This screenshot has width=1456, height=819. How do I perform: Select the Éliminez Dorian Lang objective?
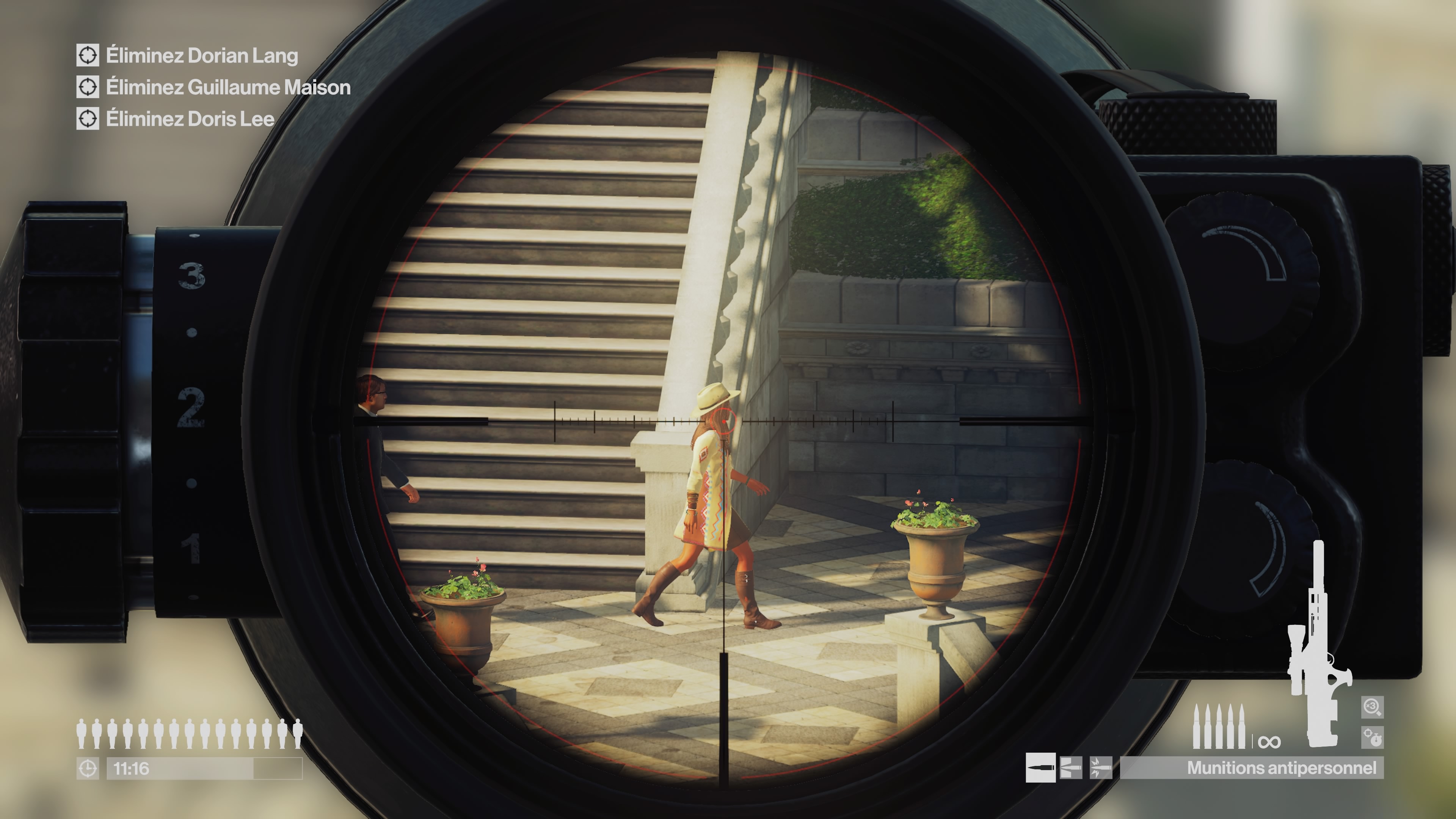(202, 55)
